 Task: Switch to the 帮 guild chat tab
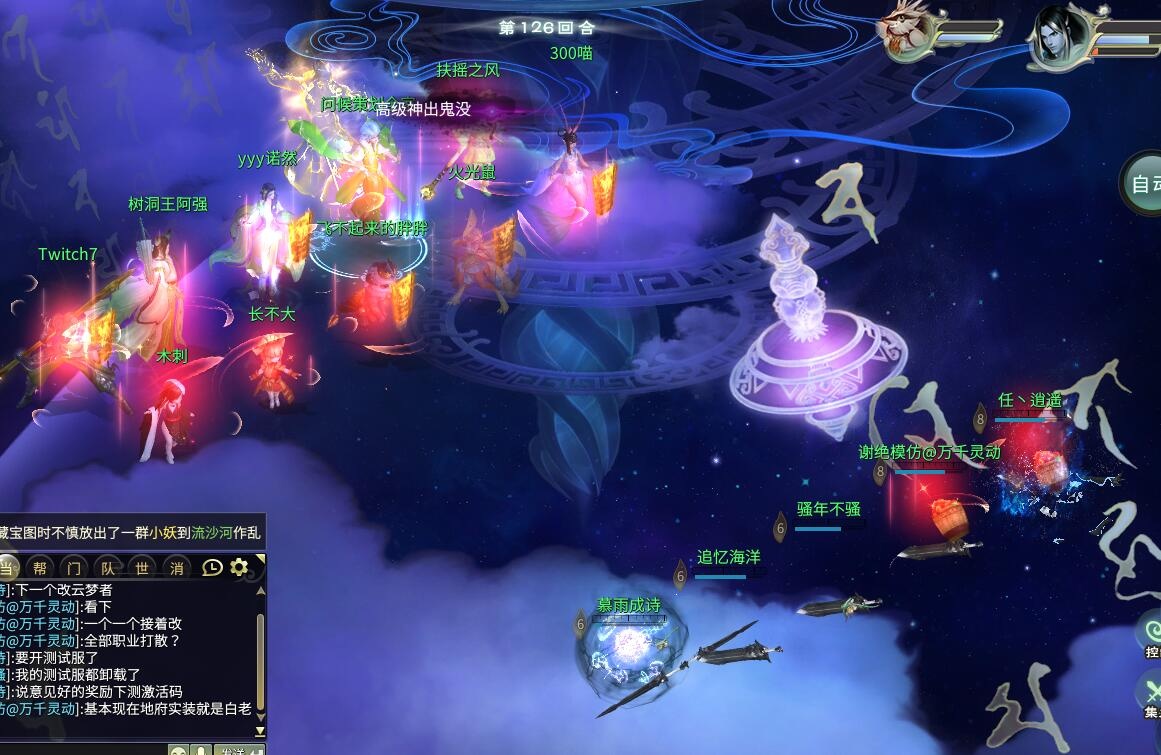coord(40,567)
